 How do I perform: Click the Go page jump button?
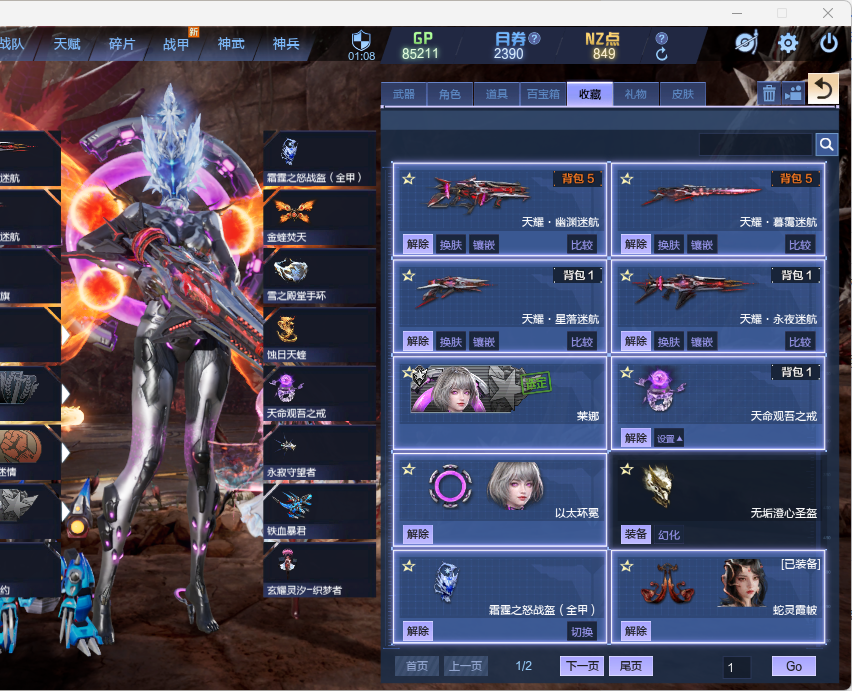[x=793, y=666]
